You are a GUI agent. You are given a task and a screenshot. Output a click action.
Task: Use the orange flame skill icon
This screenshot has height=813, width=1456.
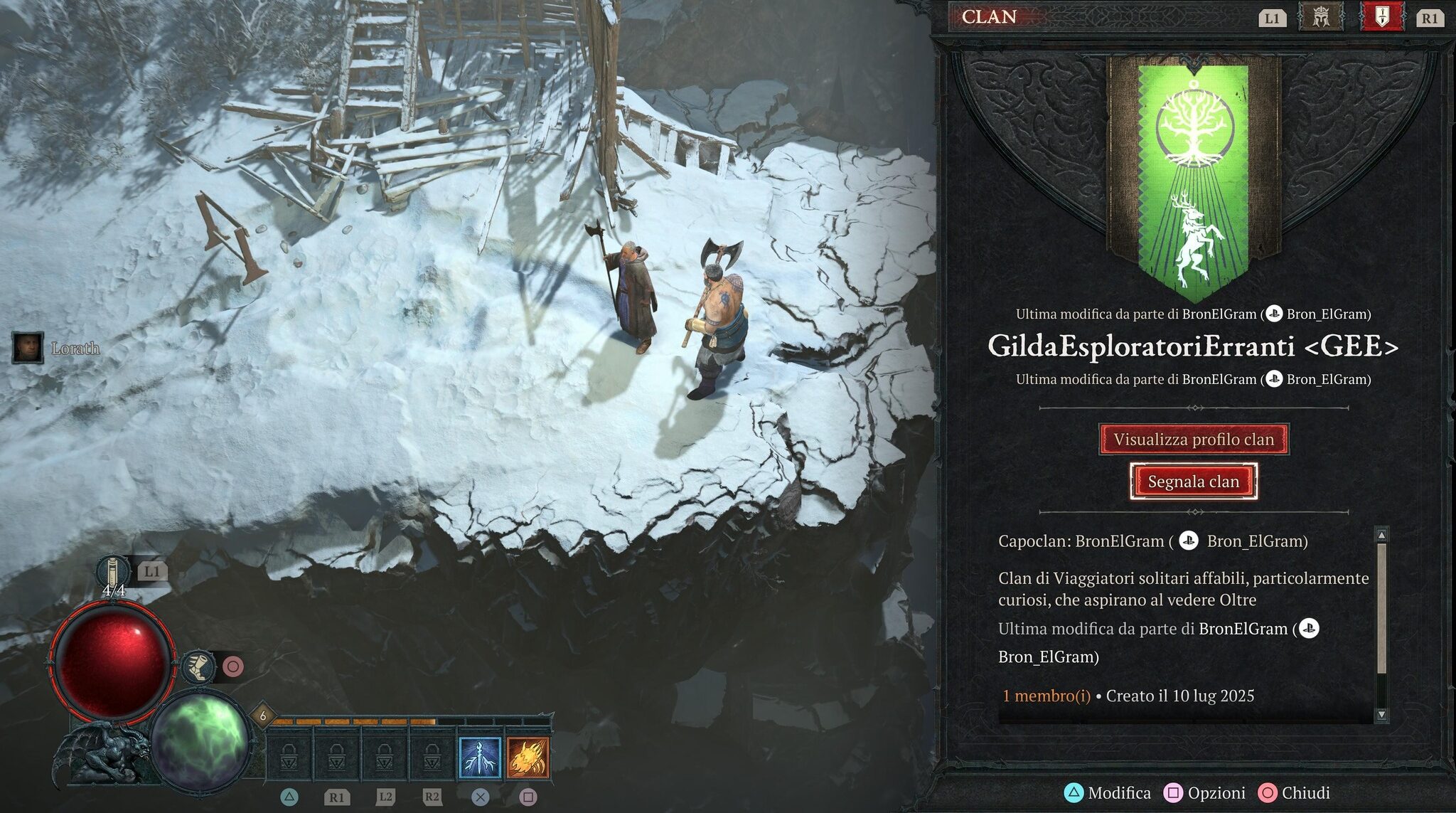[x=528, y=758]
